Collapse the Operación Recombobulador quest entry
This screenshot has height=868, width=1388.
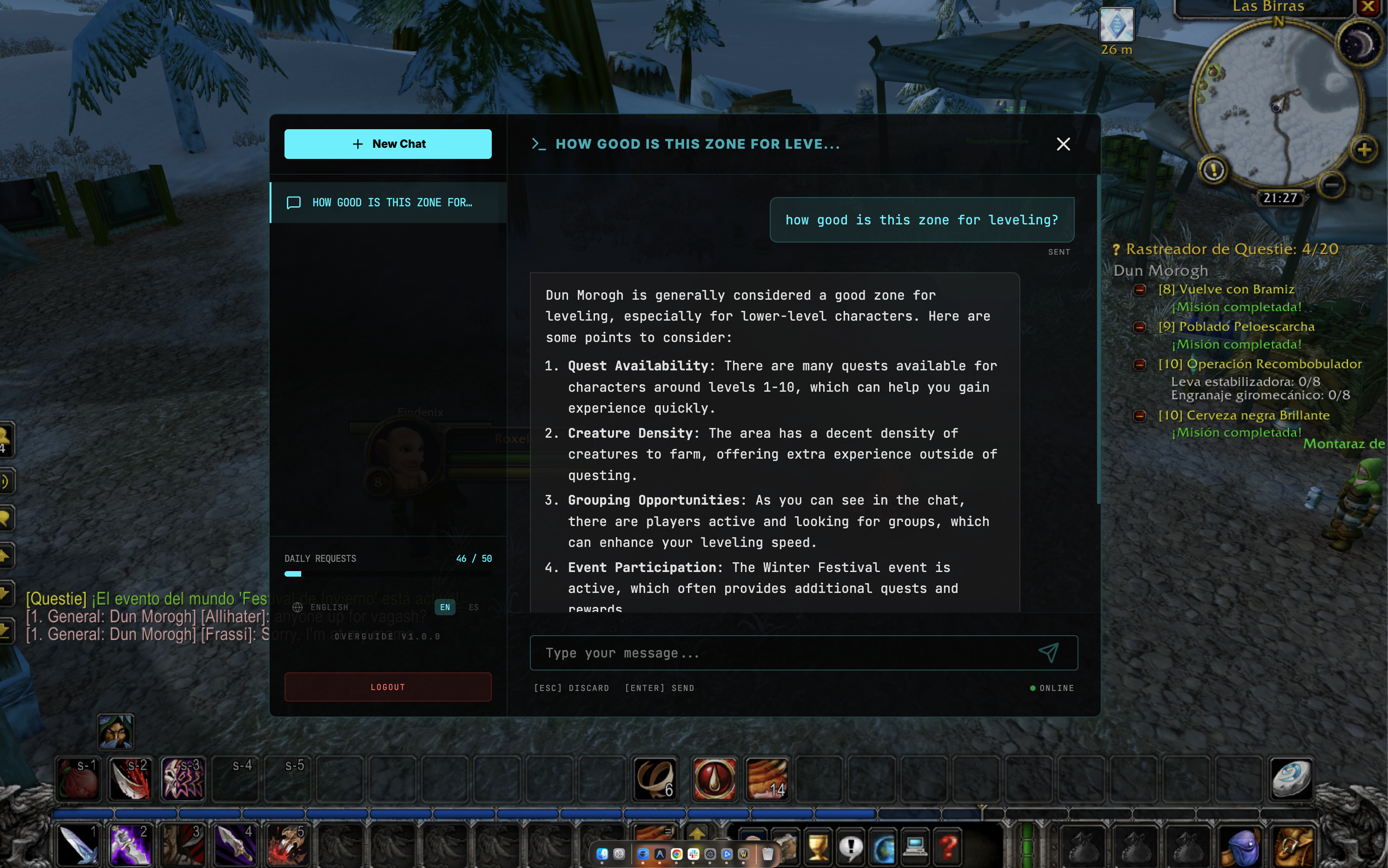coord(1141,365)
